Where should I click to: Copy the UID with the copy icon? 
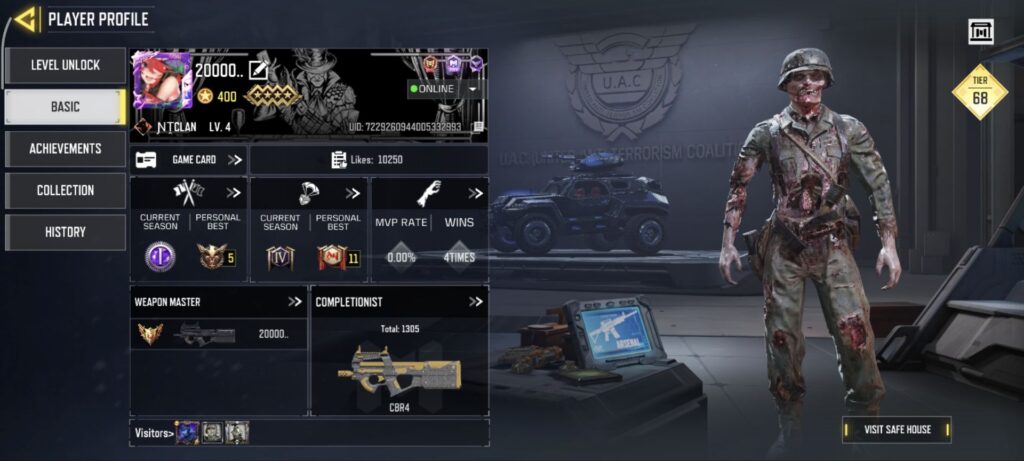[478, 127]
